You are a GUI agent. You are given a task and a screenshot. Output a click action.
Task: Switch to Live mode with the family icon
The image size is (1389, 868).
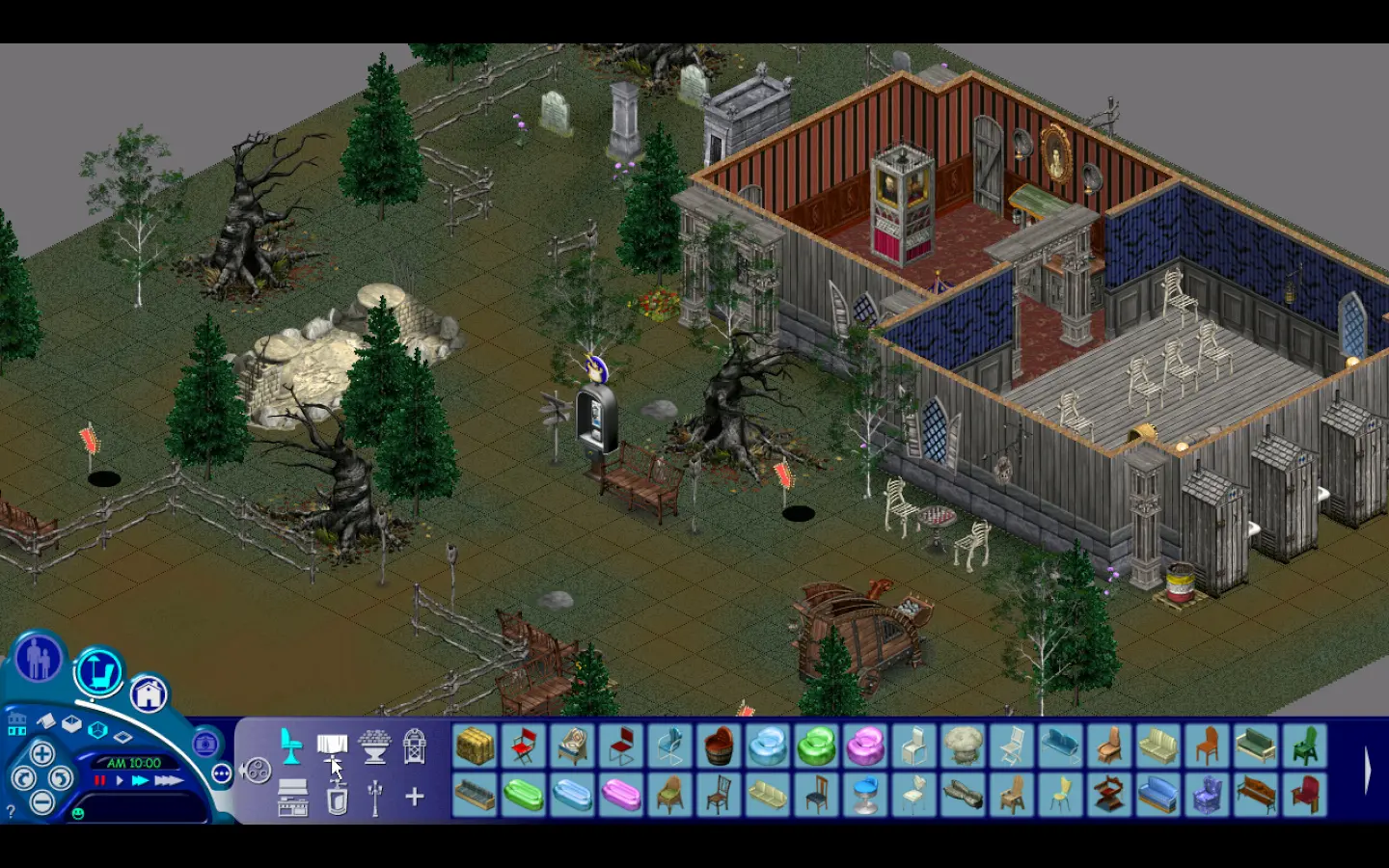(x=38, y=661)
